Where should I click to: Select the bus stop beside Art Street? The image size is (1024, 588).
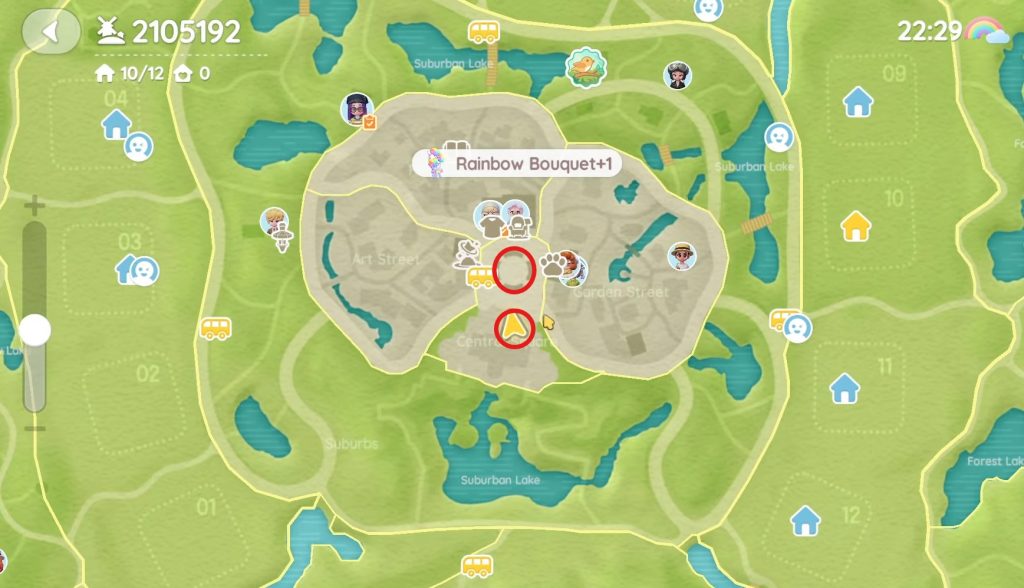[481, 276]
